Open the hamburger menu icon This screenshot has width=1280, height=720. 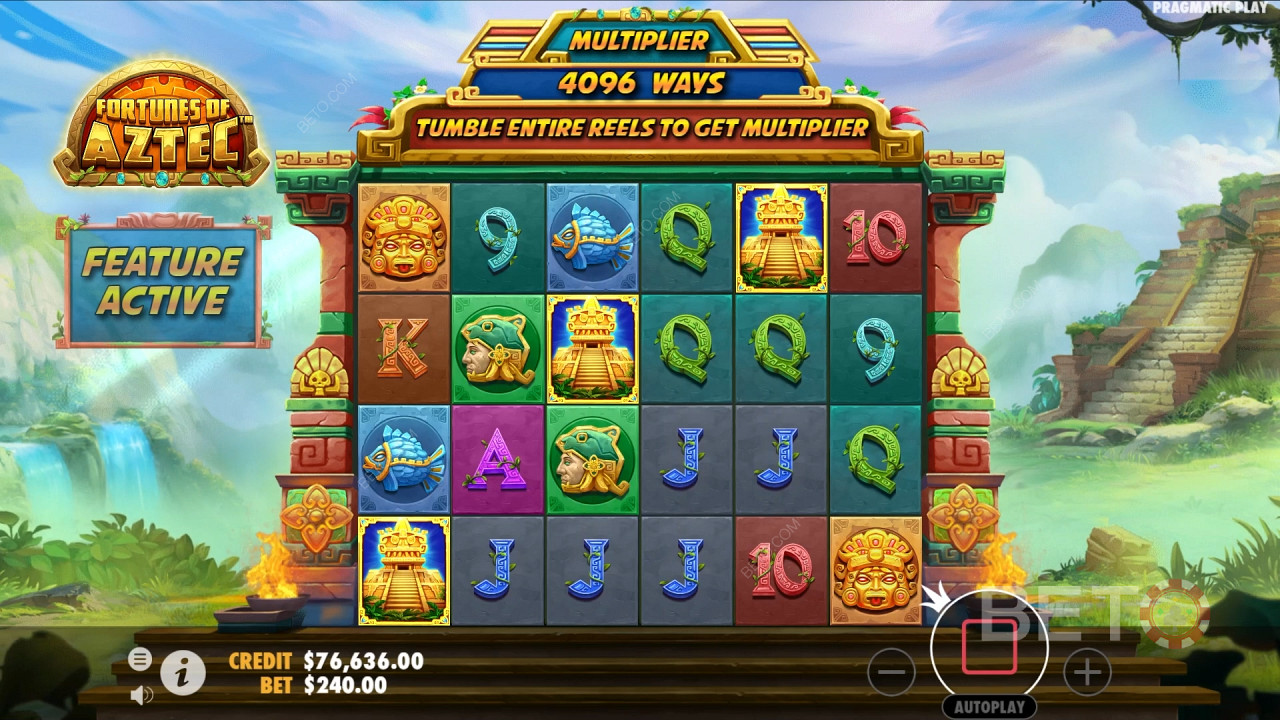(140, 659)
